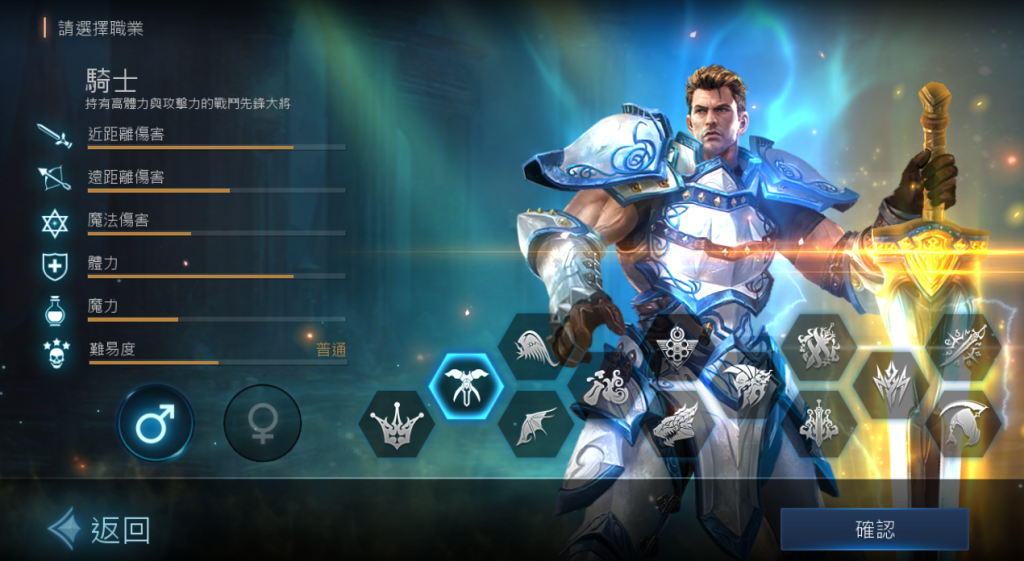1024x561 pixels.
Task: Go back using the 返回 button
Action: [x=101, y=529]
